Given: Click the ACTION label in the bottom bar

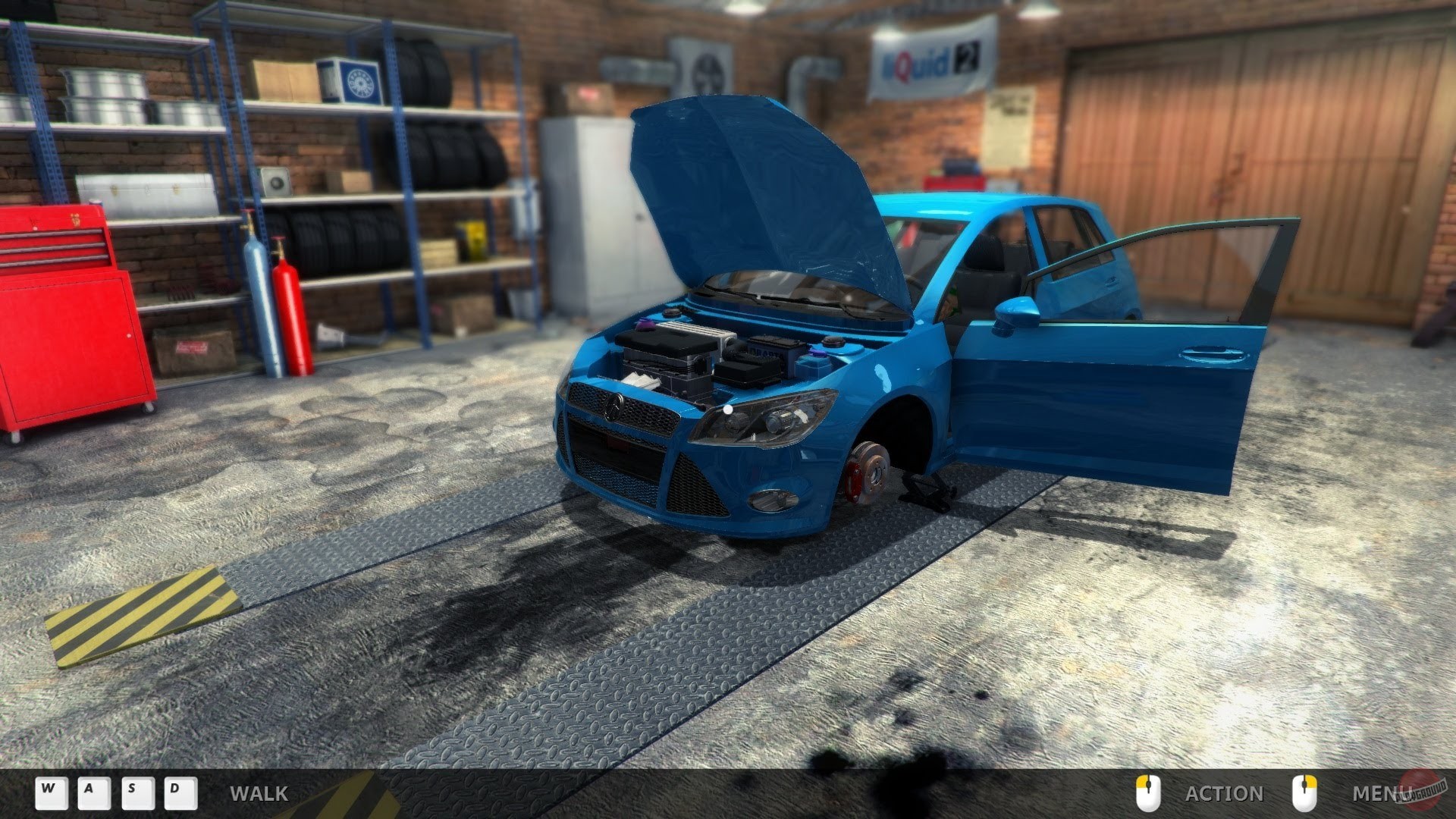Looking at the screenshot, I should point(1223,794).
